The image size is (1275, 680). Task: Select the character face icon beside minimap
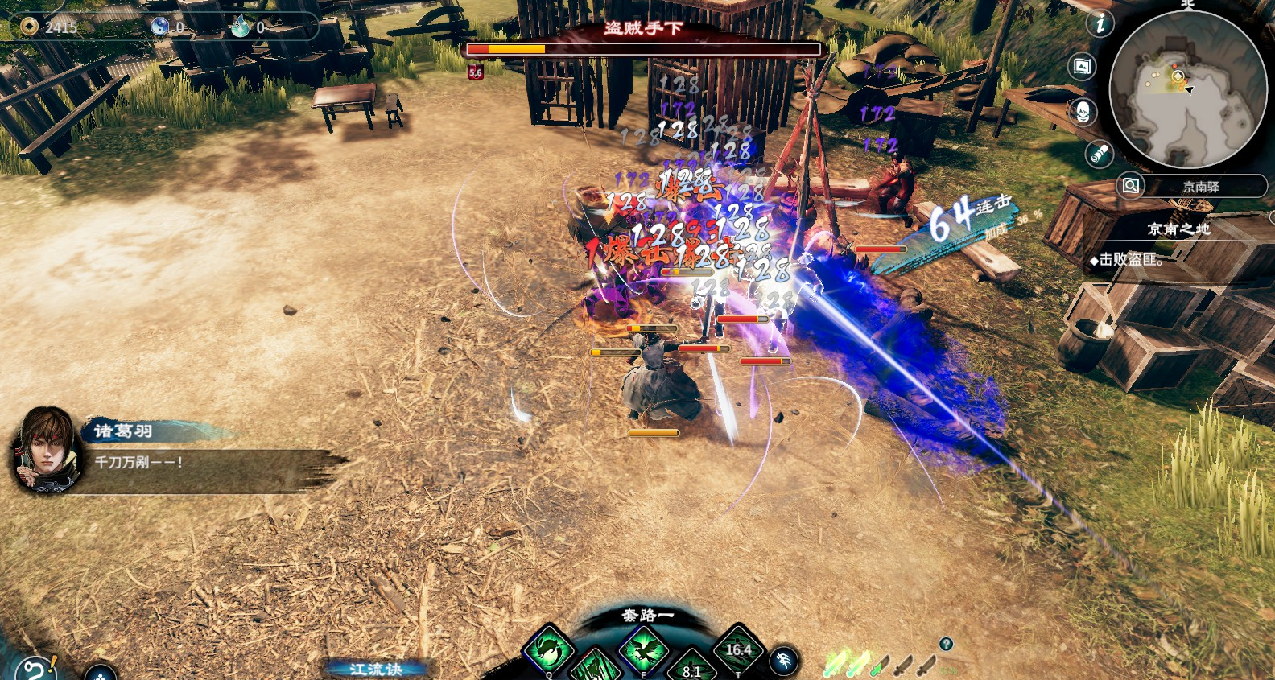pyautogui.click(x=1082, y=111)
